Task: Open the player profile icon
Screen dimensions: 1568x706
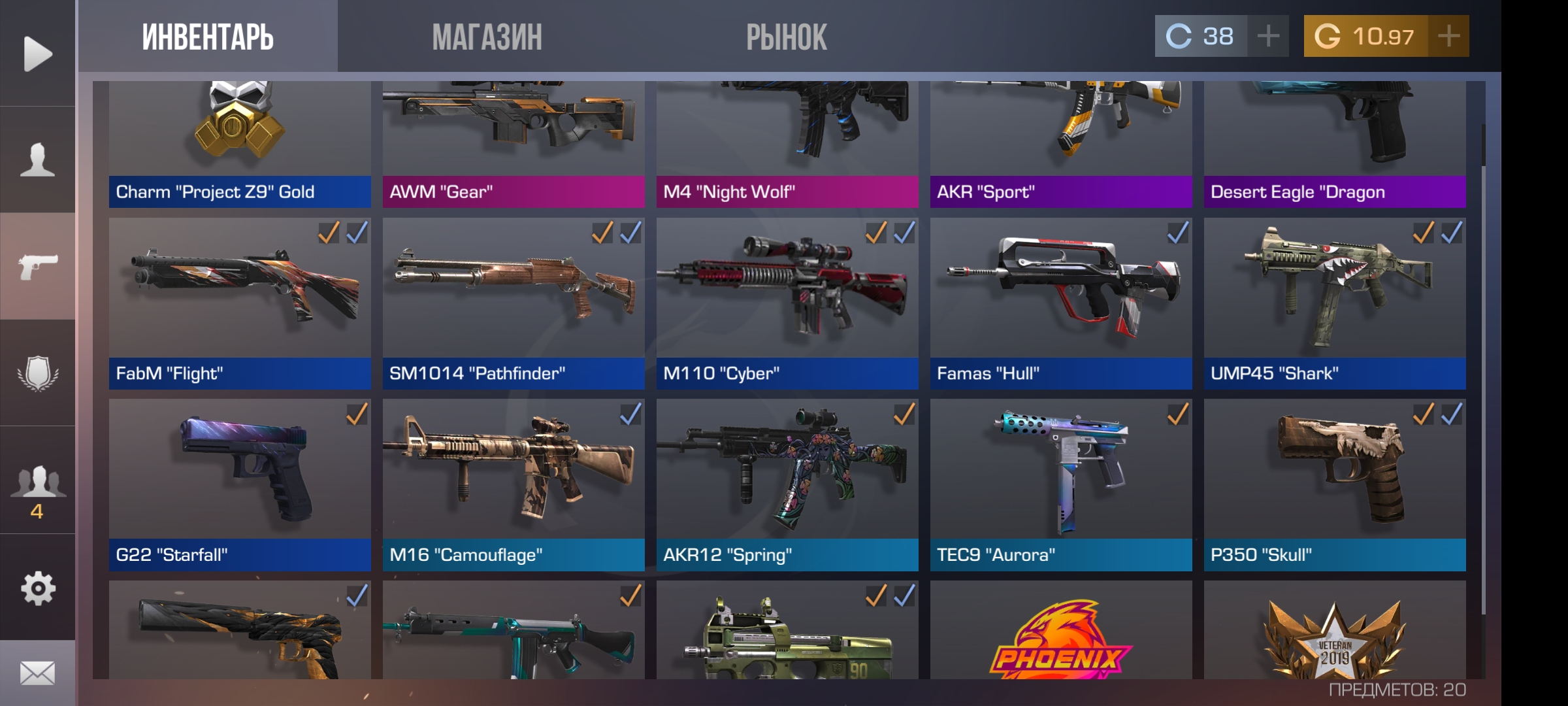Action: [37, 160]
